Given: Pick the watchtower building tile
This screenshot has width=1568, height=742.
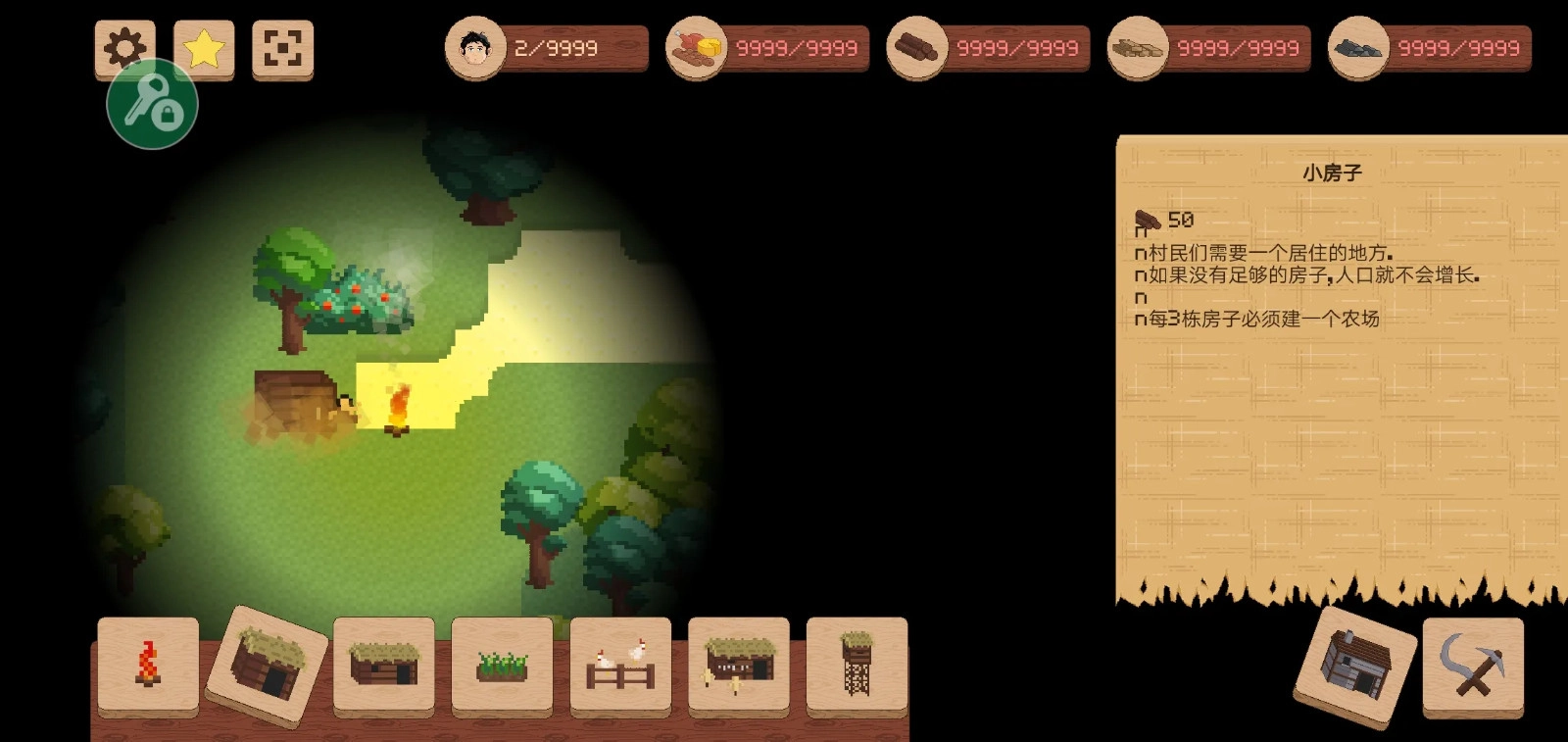Looking at the screenshot, I should 857,664.
